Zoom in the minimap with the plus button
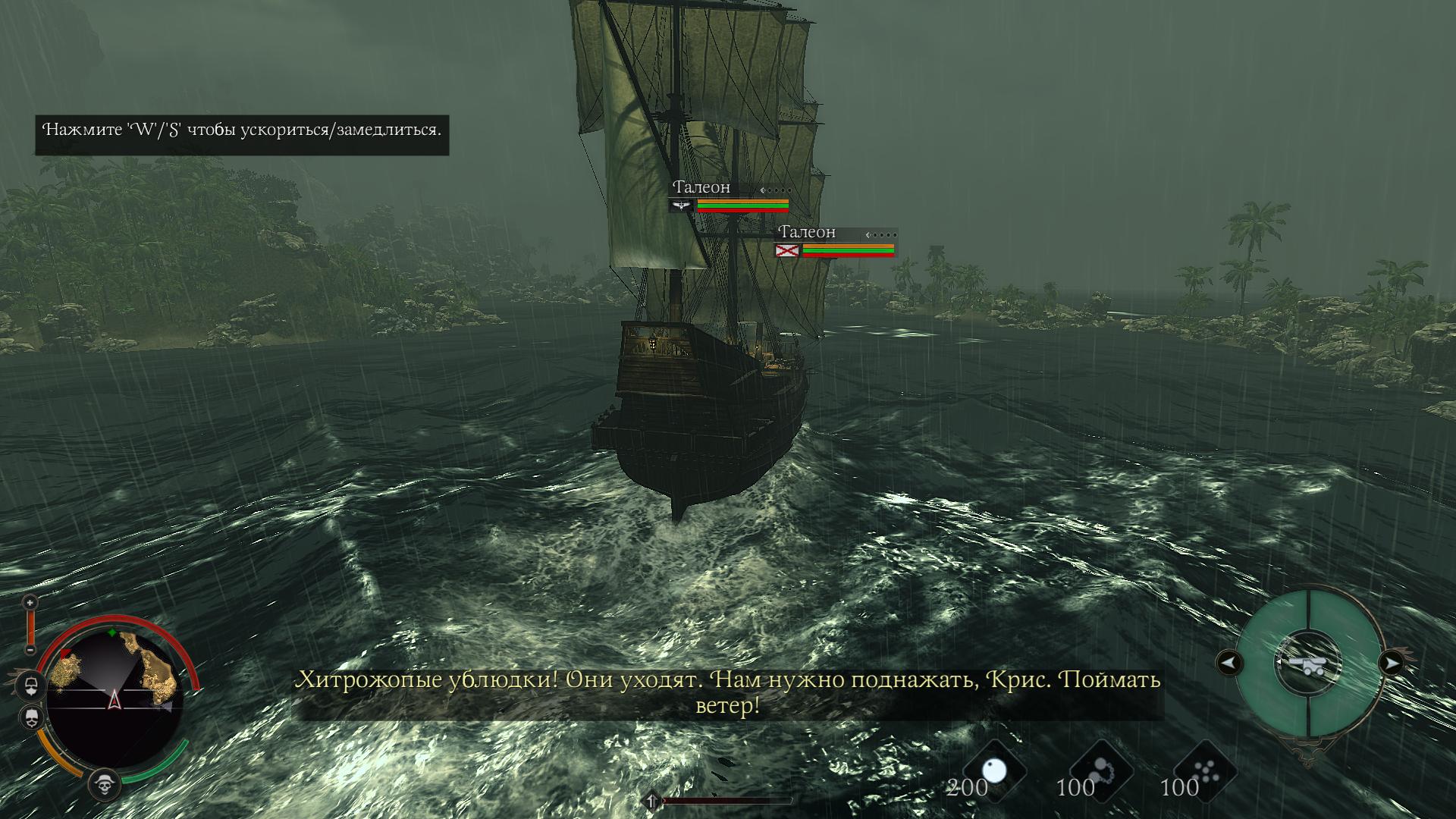 [30, 603]
